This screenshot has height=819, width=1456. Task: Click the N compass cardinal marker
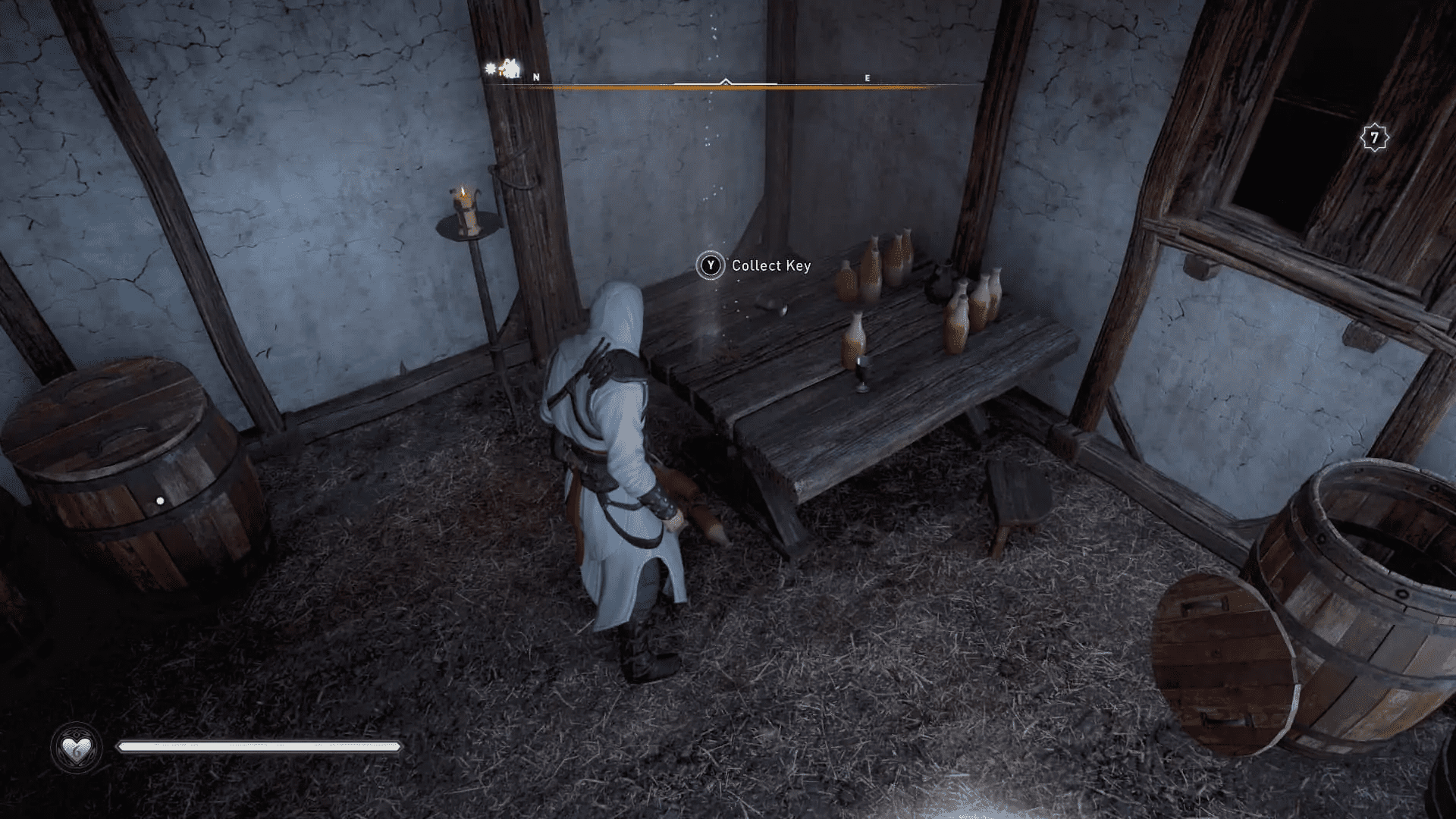(535, 77)
